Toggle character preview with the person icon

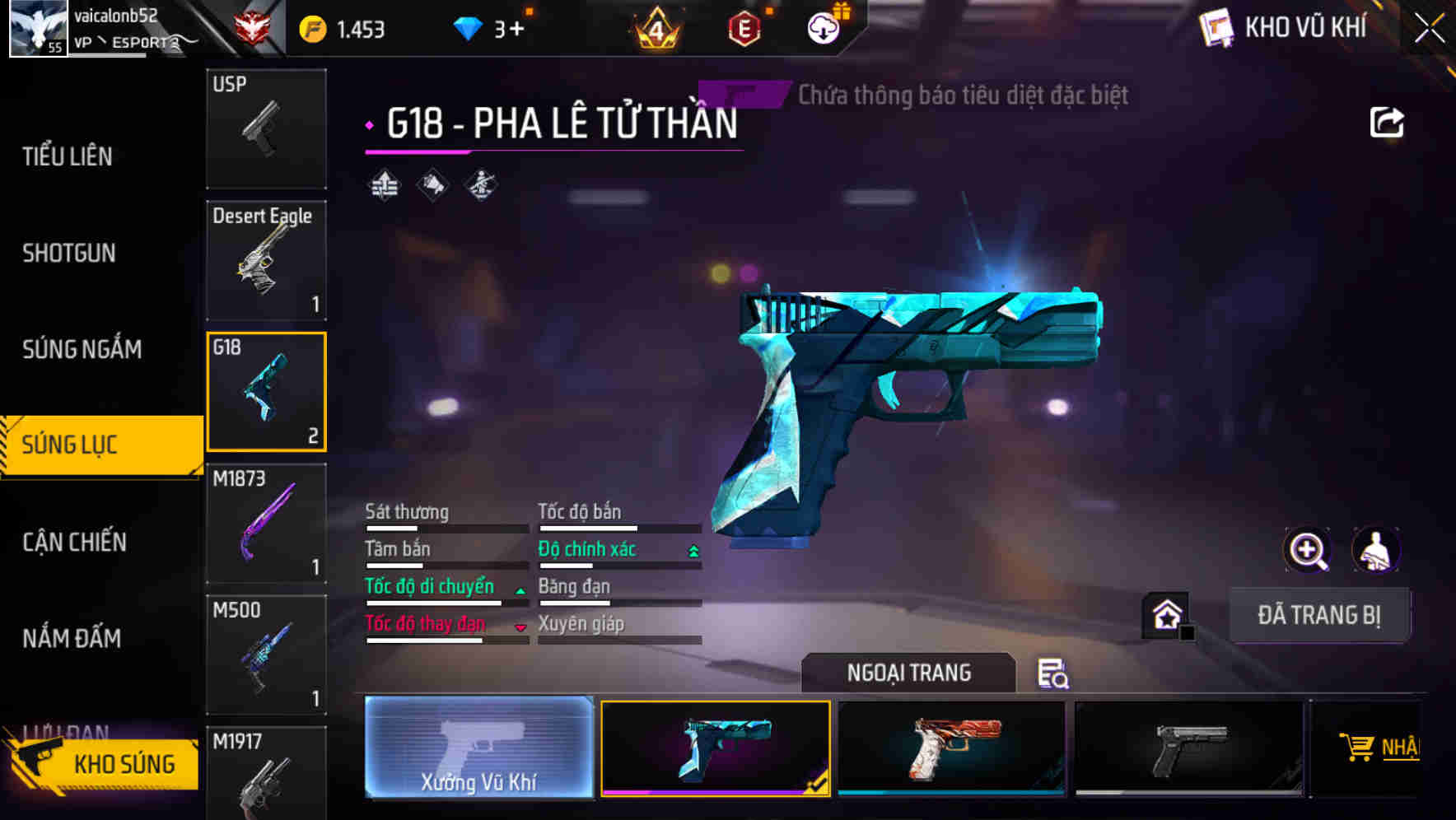[1376, 549]
